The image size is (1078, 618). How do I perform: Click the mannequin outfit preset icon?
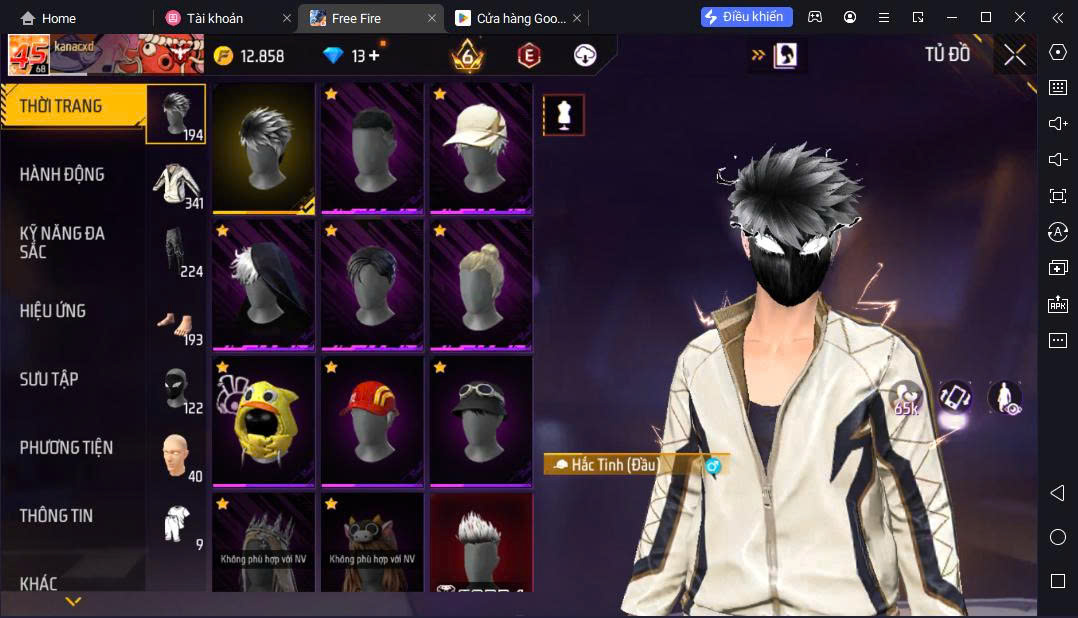point(563,115)
